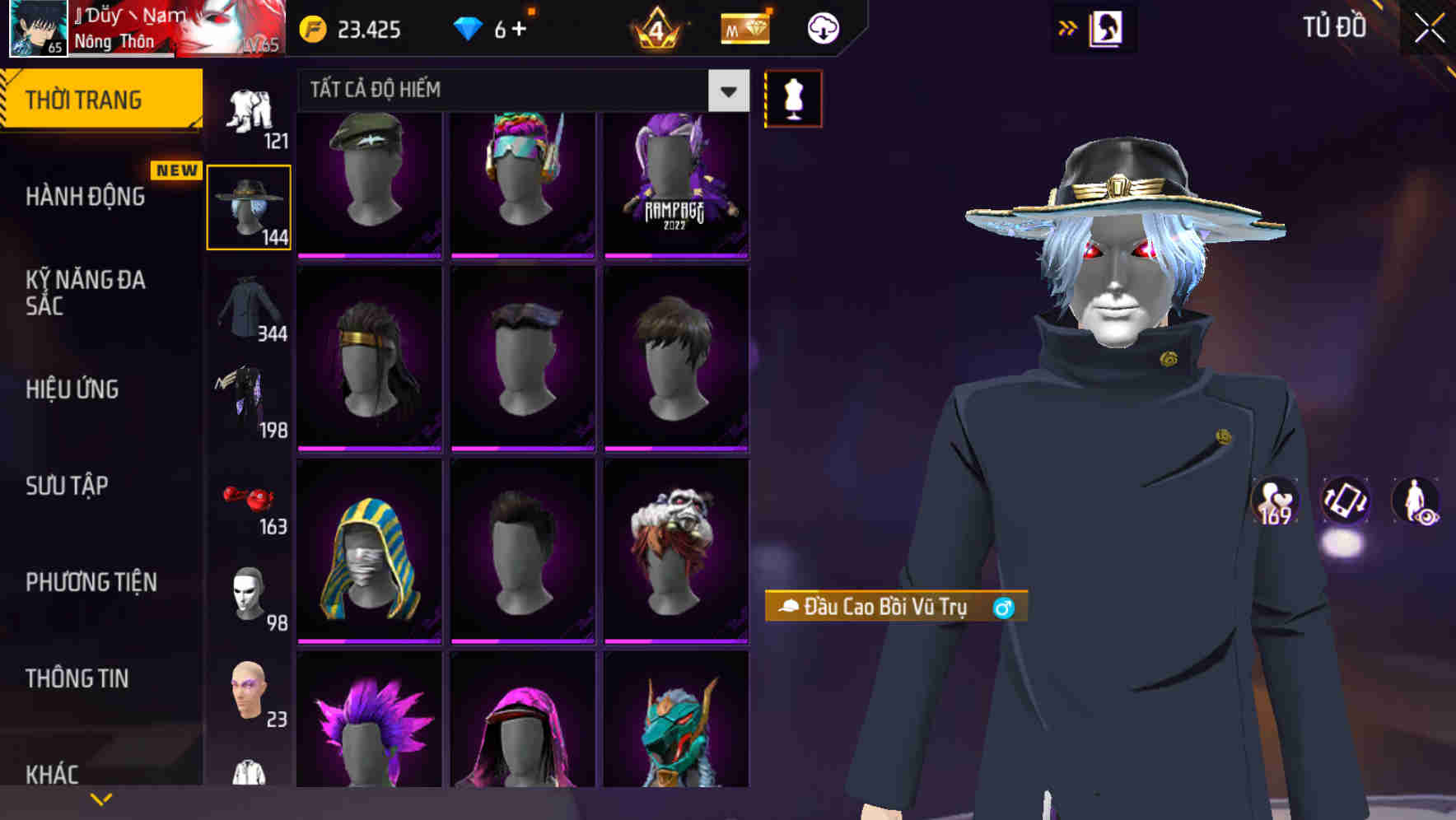Select the Rampage 2022 purple hood thumbnail
The height and width of the screenshot is (820, 1456).
(677, 184)
